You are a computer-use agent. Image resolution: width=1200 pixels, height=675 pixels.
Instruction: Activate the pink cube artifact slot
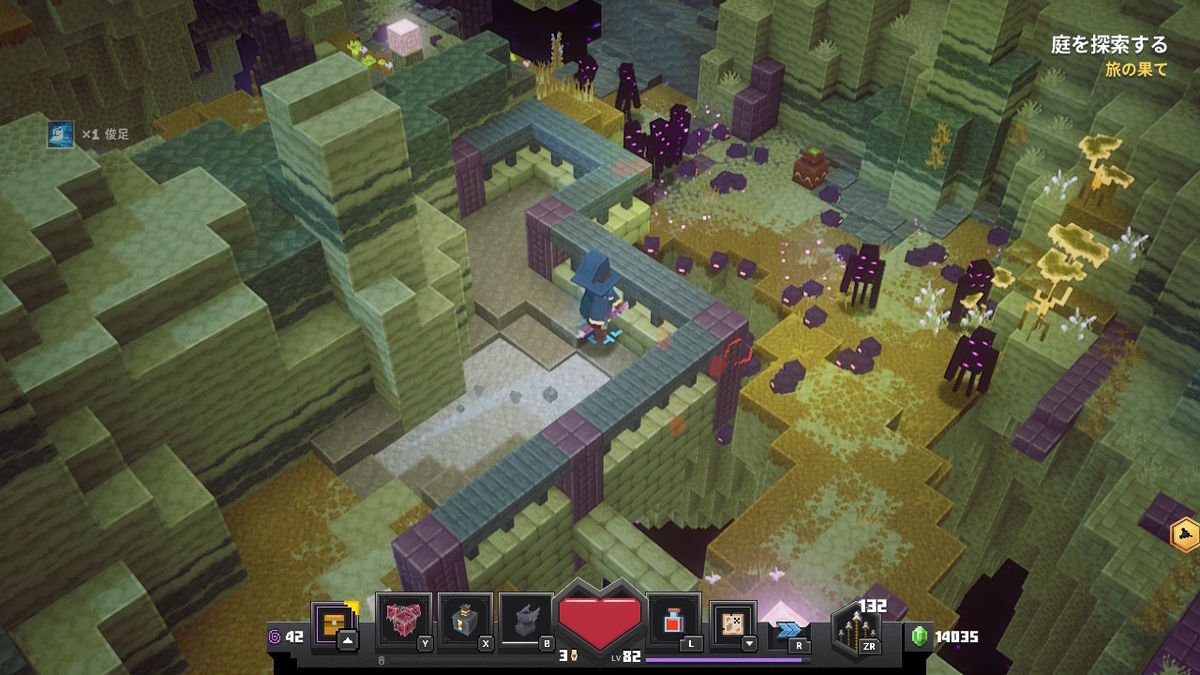[403, 621]
